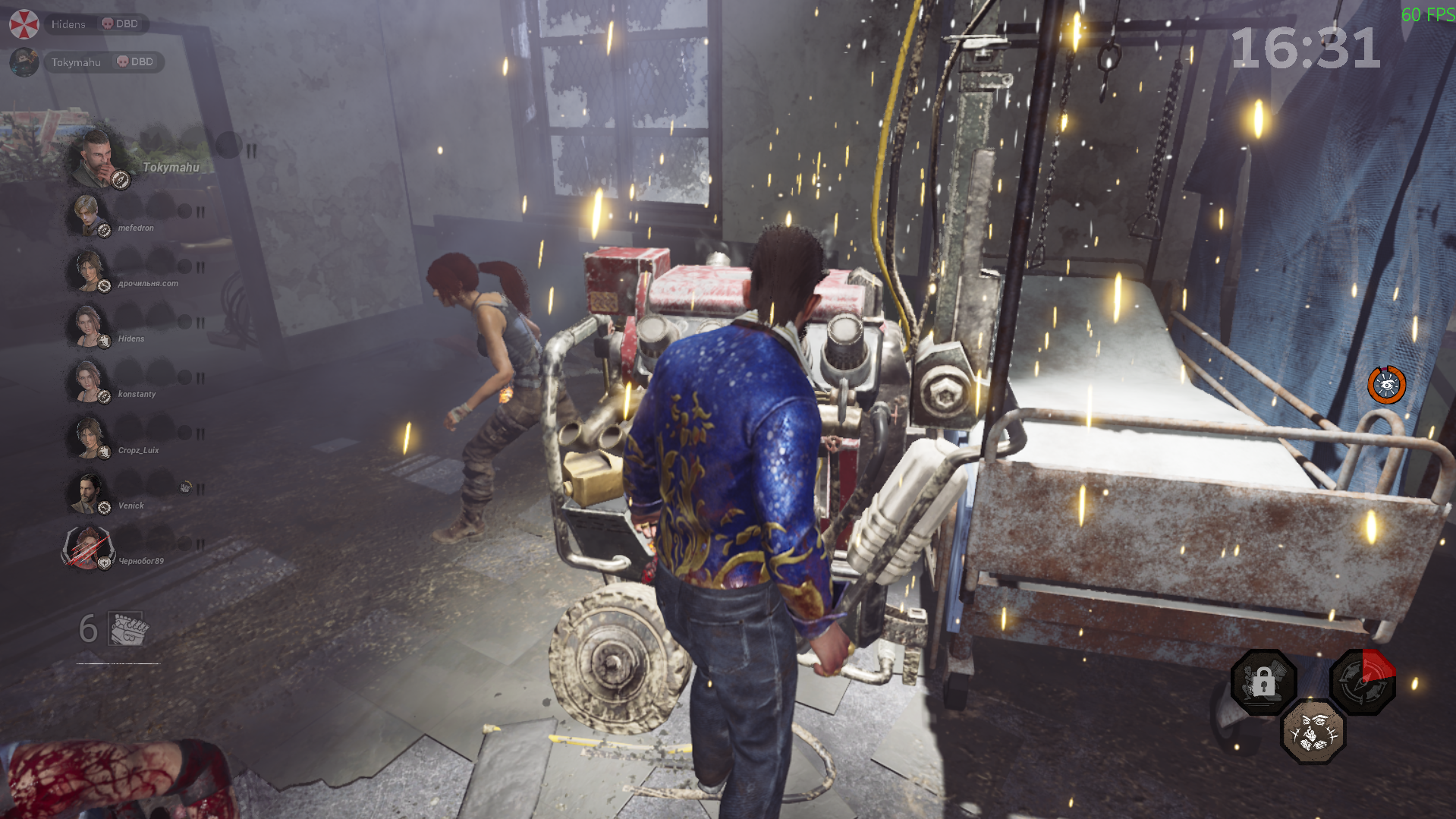
Task: Click the Tokymahu voice overlay entry
Action: pyautogui.click(x=85, y=62)
